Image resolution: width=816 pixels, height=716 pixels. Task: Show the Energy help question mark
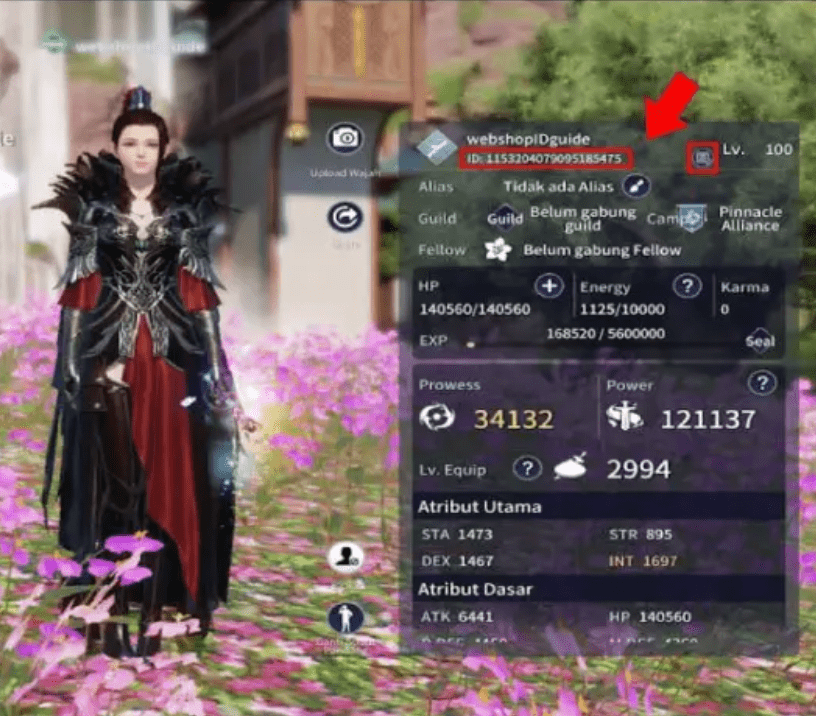[x=687, y=287]
